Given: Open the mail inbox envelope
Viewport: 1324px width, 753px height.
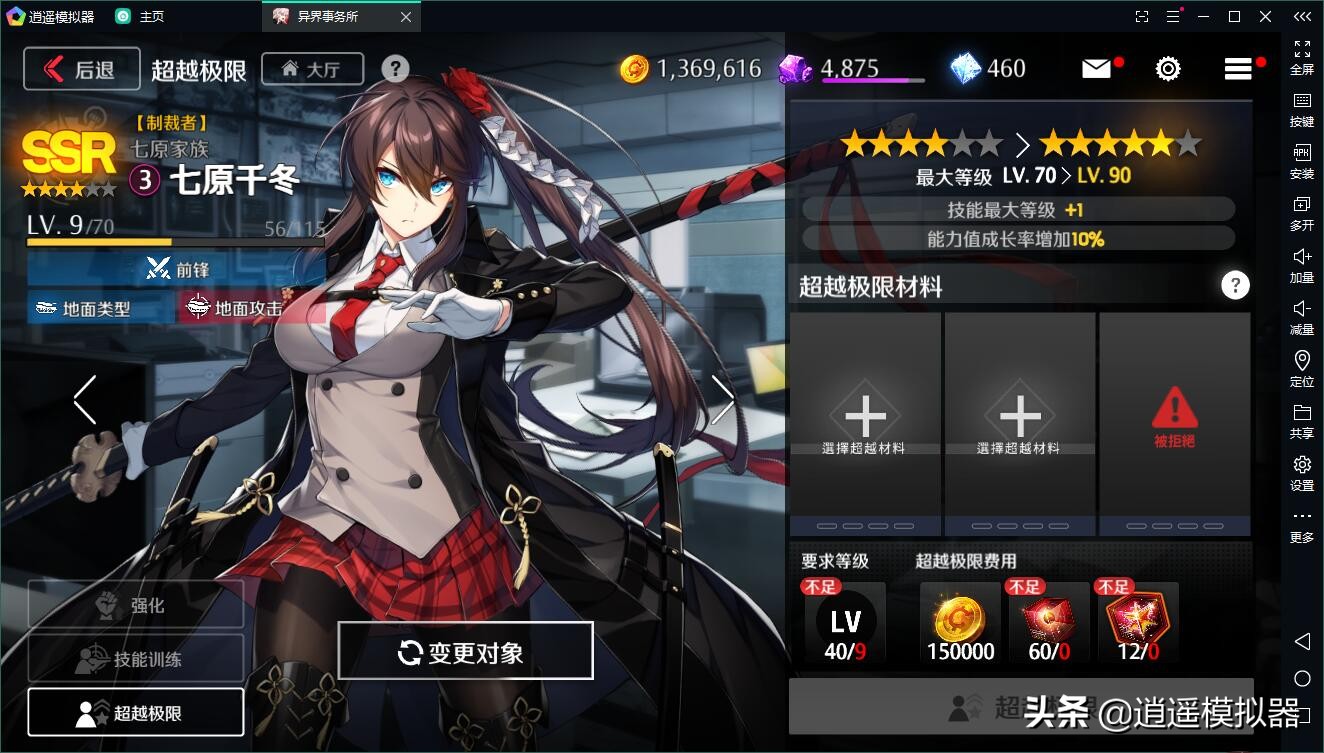Looking at the screenshot, I should point(1096,68).
